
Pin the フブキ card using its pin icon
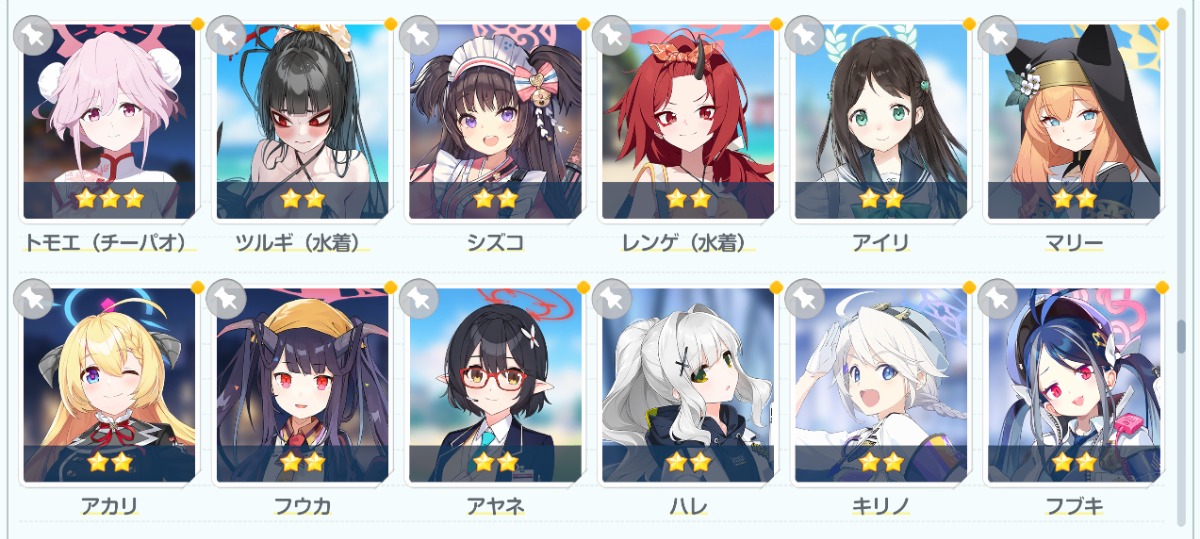pos(998,297)
